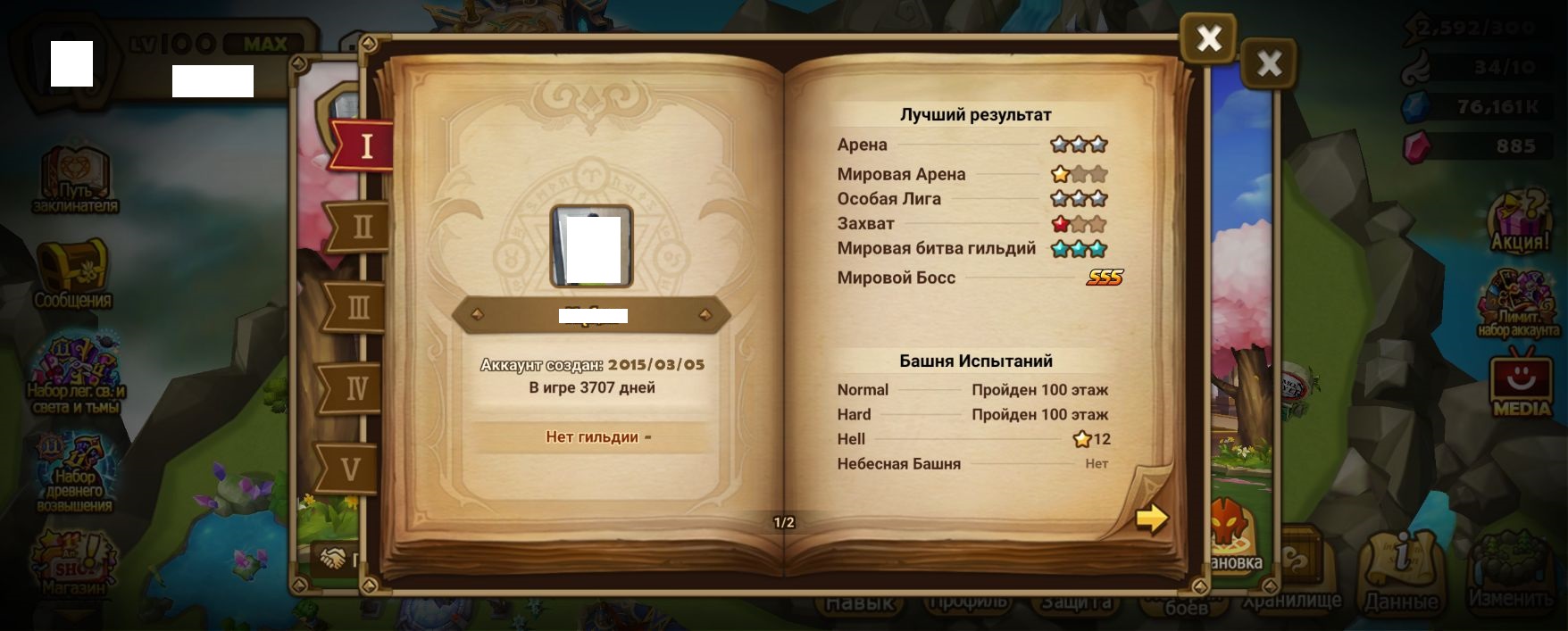Open the Акция! promo gift icon
Image resolution: width=1568 pixels, height=631 pixels.
(x=1520, y=220)
